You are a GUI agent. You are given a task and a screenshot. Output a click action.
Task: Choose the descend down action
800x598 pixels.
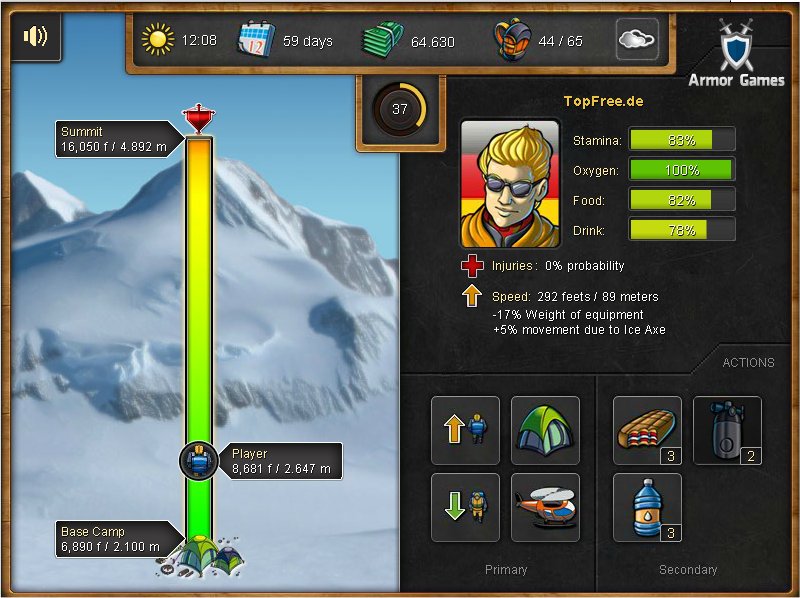(465, 507)
